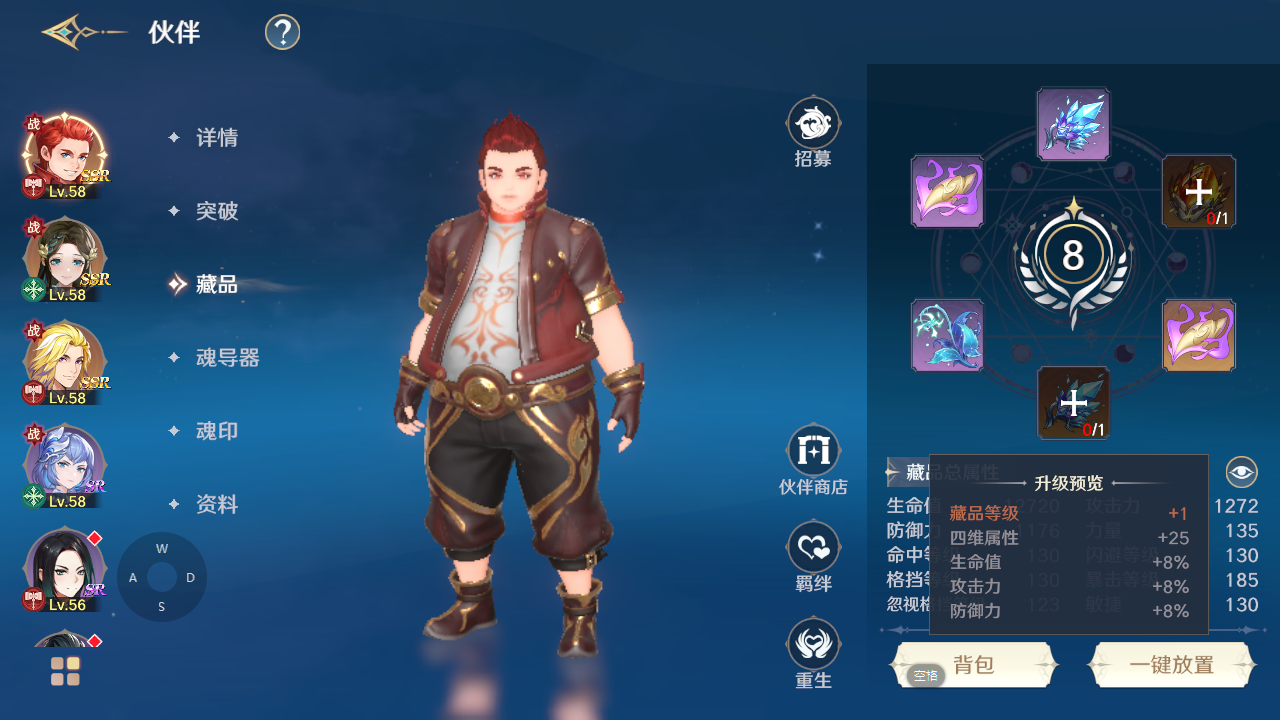Open the 魂导器 tab
This screenshot has height=720, width=1280.
coord(227,358)
